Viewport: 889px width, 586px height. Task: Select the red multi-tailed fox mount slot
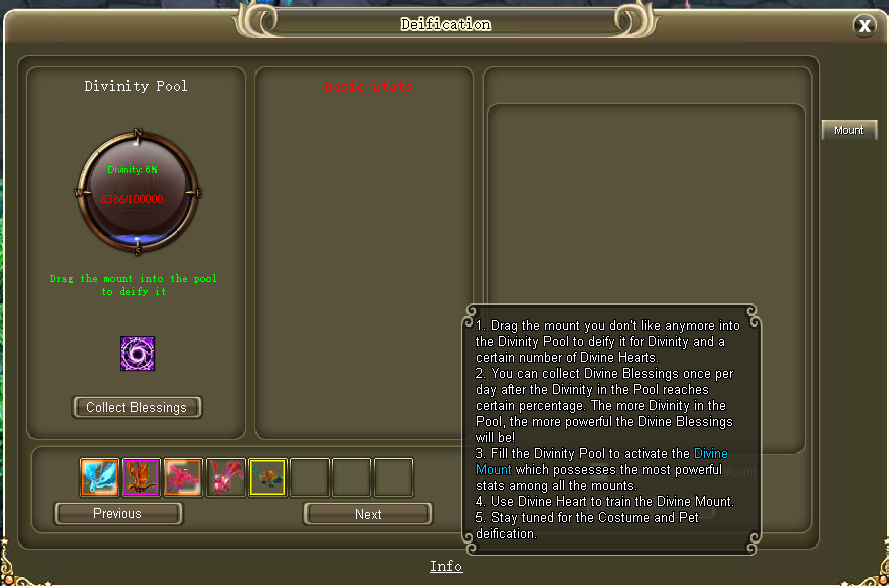[x=226, y=478]
